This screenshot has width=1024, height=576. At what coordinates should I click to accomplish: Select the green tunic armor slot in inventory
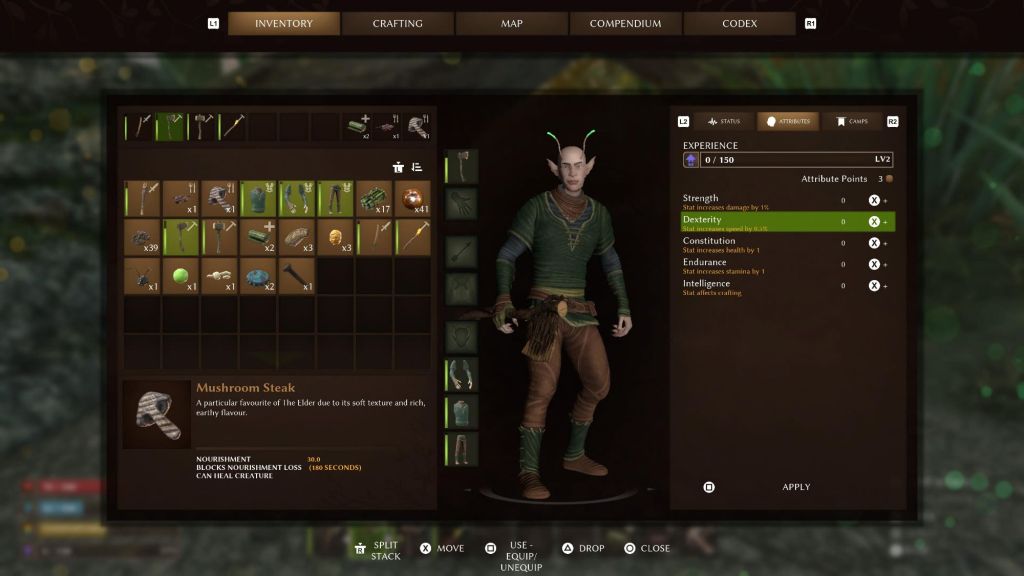pyautogui.click(x=258, y=198)
